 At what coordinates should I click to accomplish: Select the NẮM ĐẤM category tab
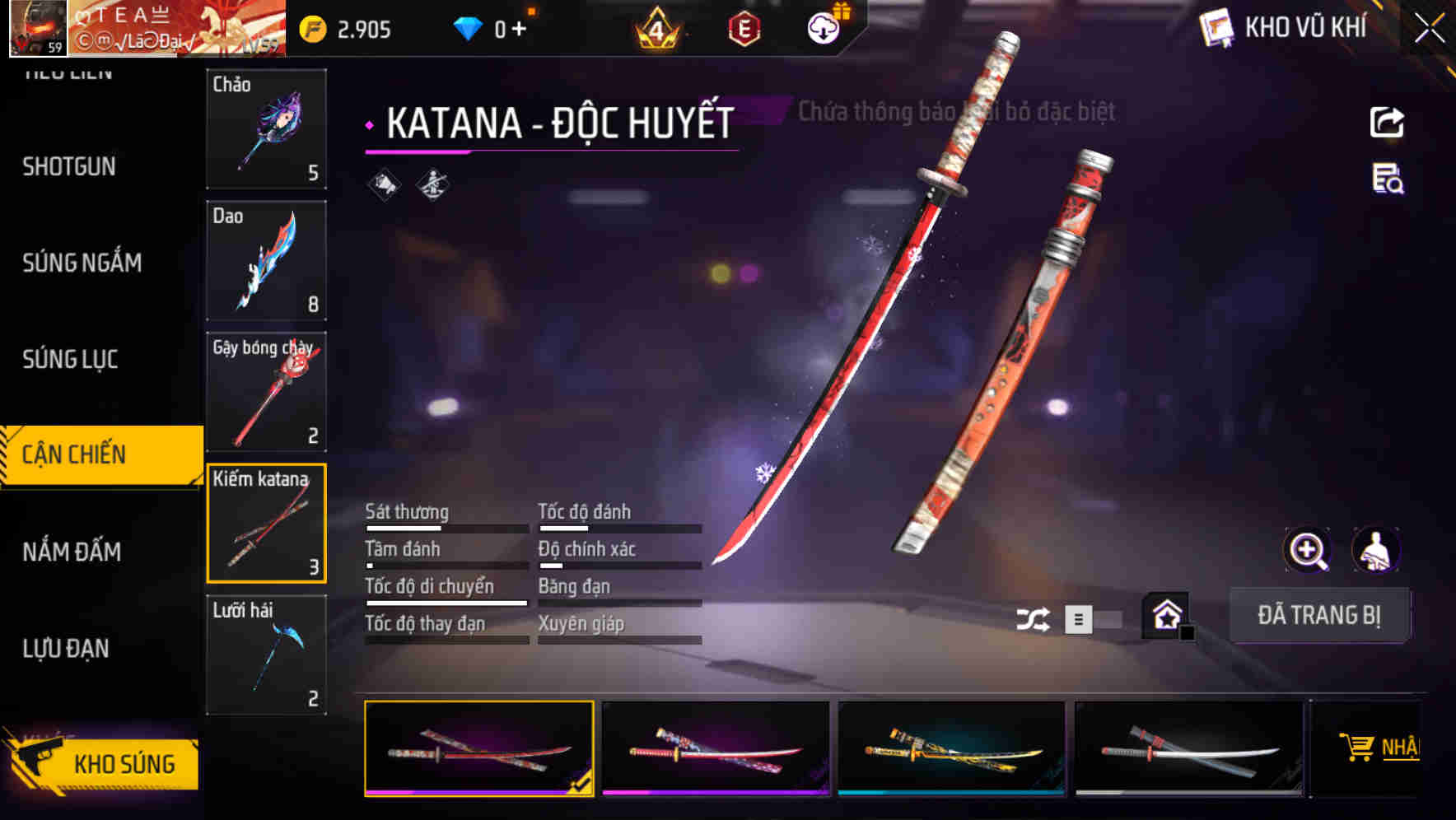coord(71,552)
